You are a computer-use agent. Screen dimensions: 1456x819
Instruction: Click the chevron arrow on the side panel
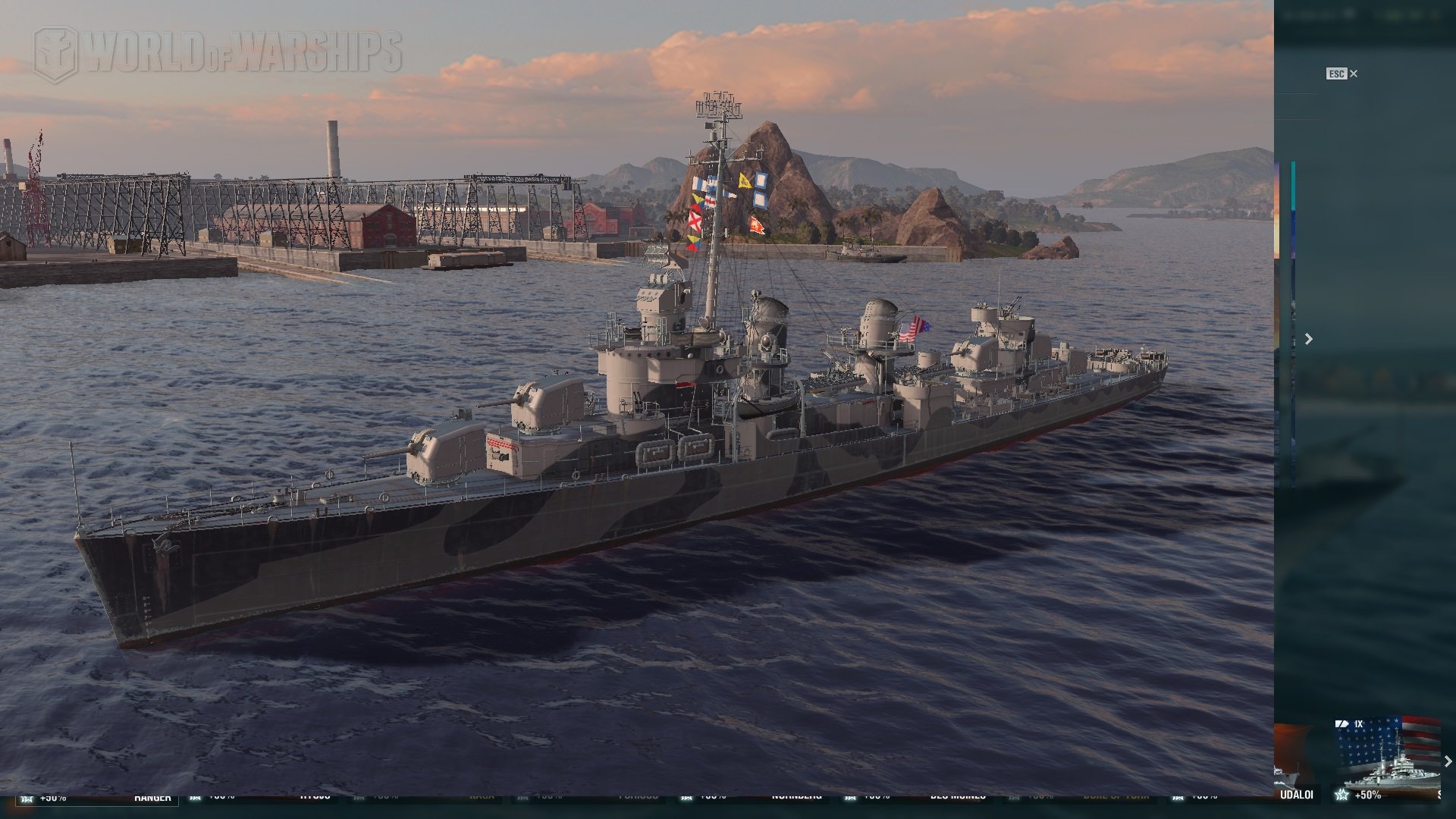coord(1308,339)
